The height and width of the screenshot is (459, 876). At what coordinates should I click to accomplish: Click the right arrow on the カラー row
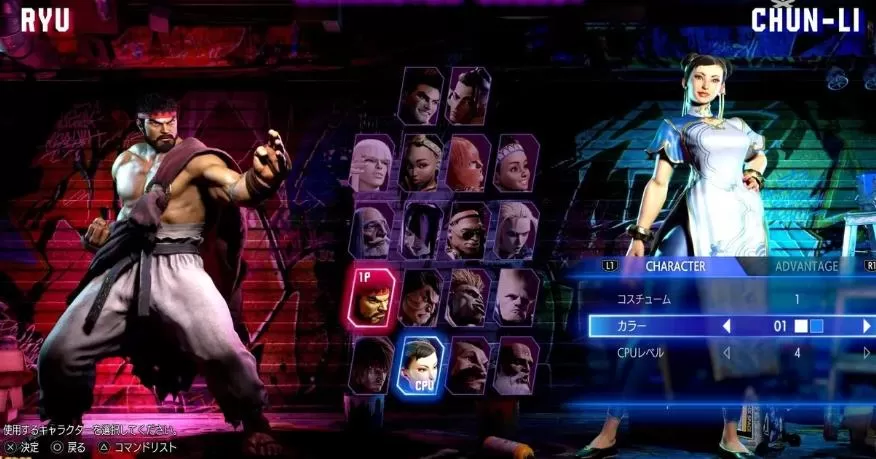coord(866,326)
